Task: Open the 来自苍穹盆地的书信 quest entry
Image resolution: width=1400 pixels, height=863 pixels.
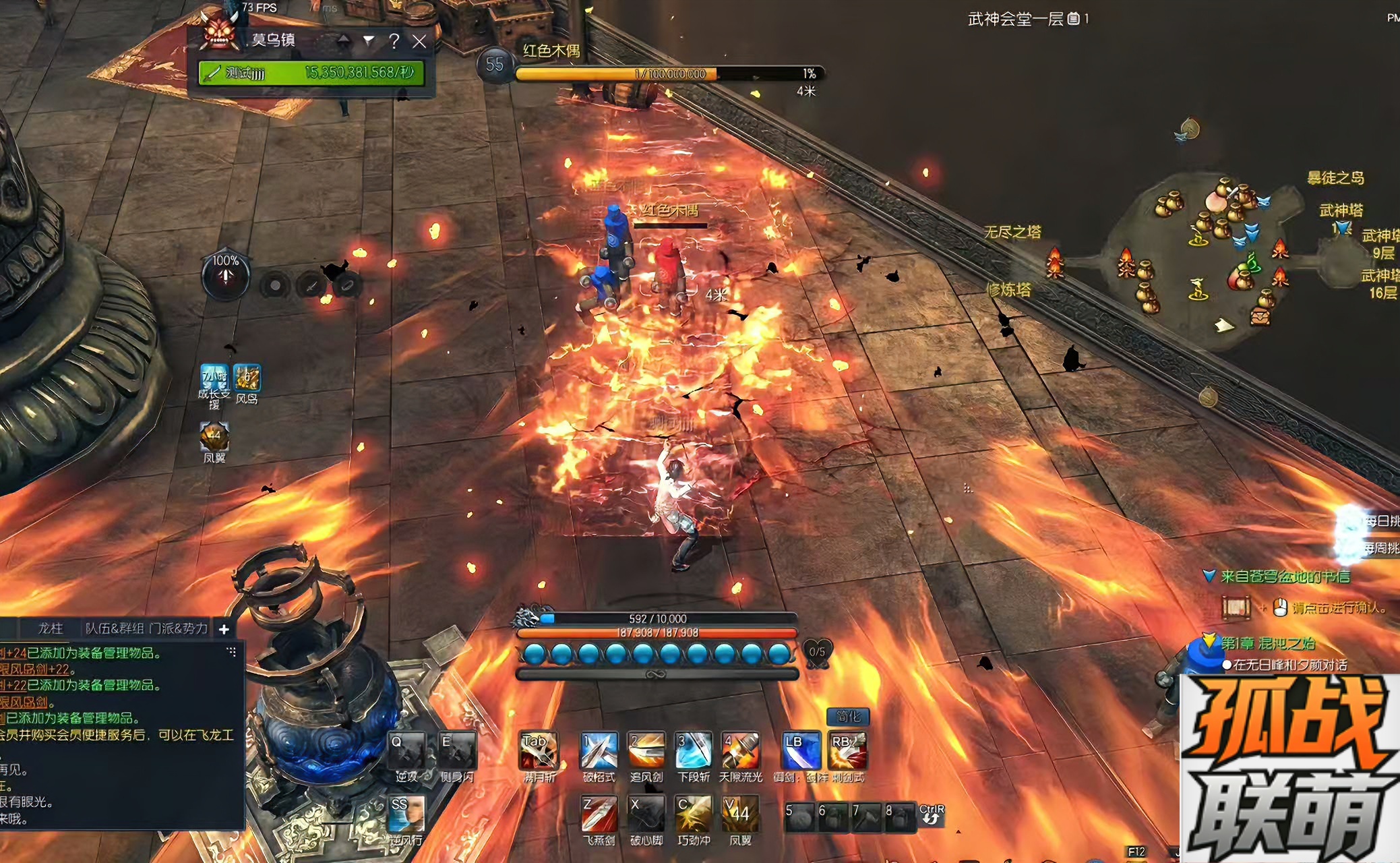Action: tap(1285, 576)
